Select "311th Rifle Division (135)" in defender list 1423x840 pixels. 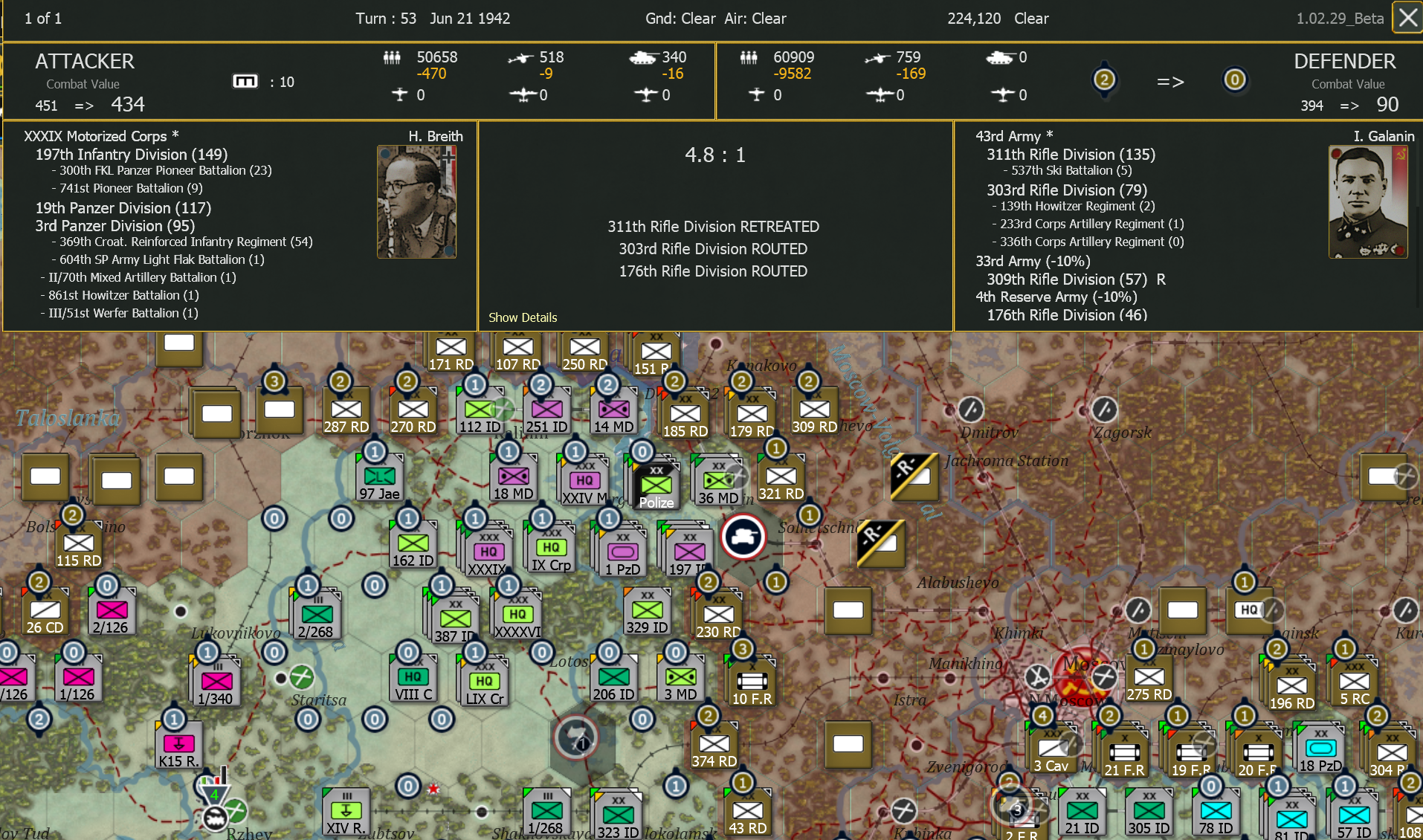tap(1071, 155)
